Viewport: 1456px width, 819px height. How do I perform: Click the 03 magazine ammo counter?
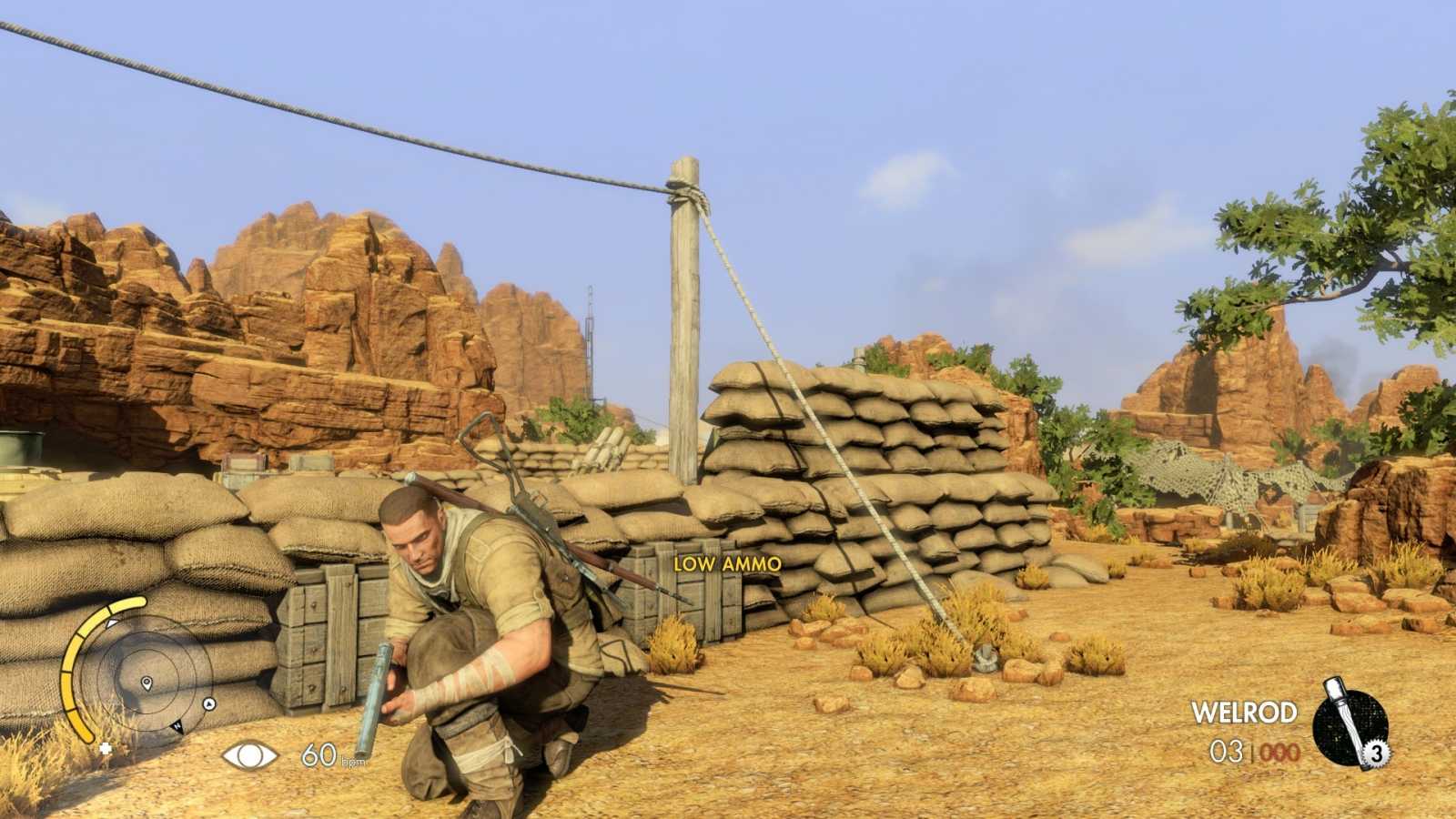1227,752
